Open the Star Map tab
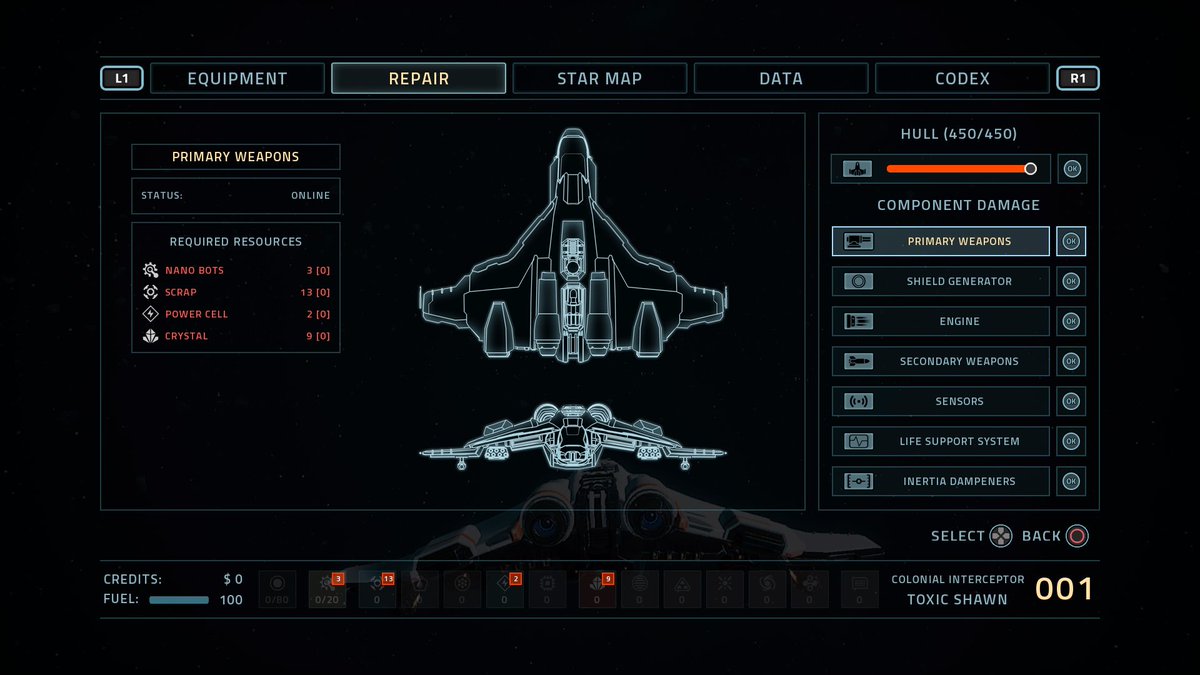This screenshot has height=675, width=1200. pyautogui.click(x=599, y=78)
